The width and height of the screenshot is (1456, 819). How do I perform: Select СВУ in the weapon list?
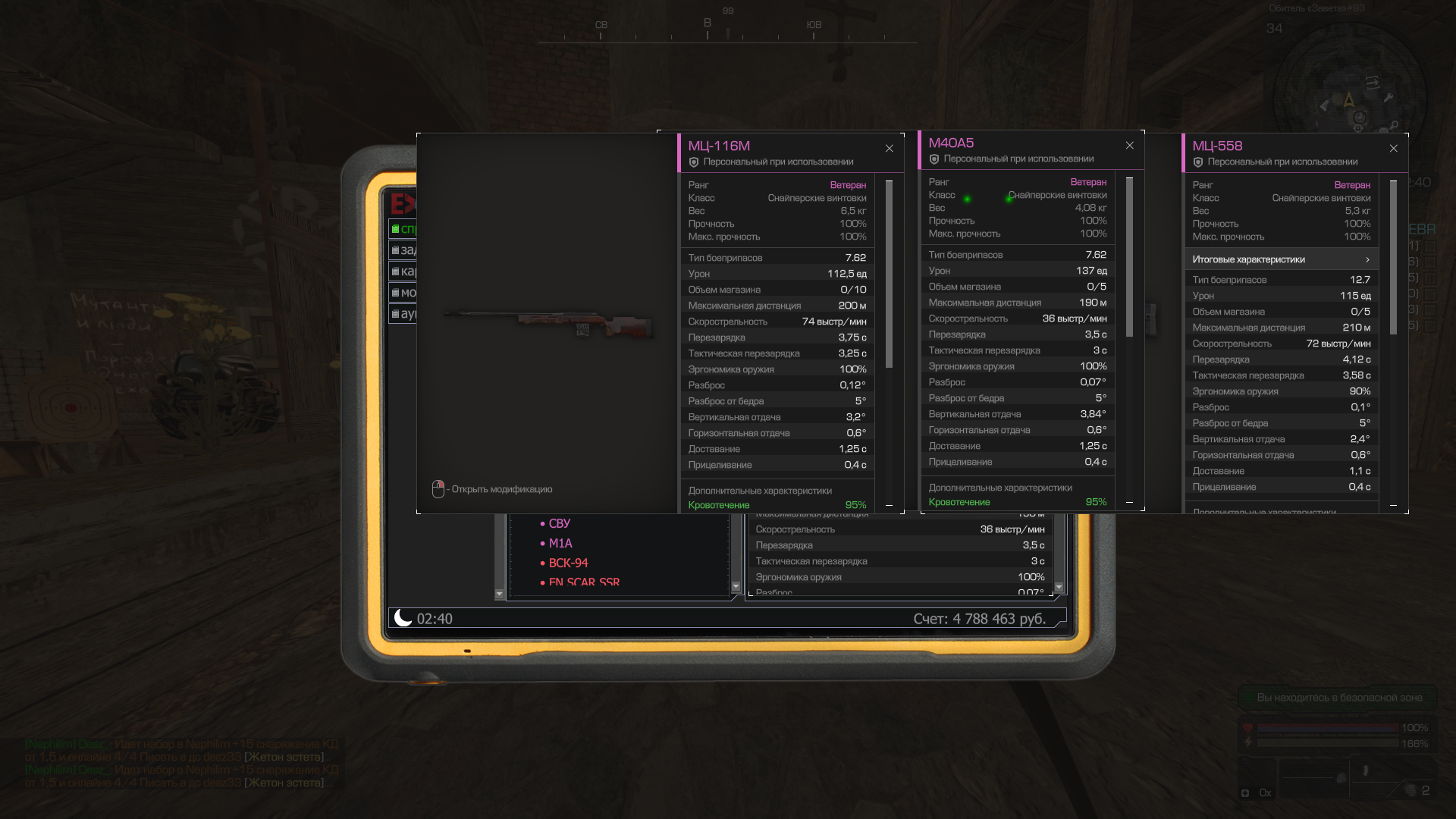coord(559,524)
